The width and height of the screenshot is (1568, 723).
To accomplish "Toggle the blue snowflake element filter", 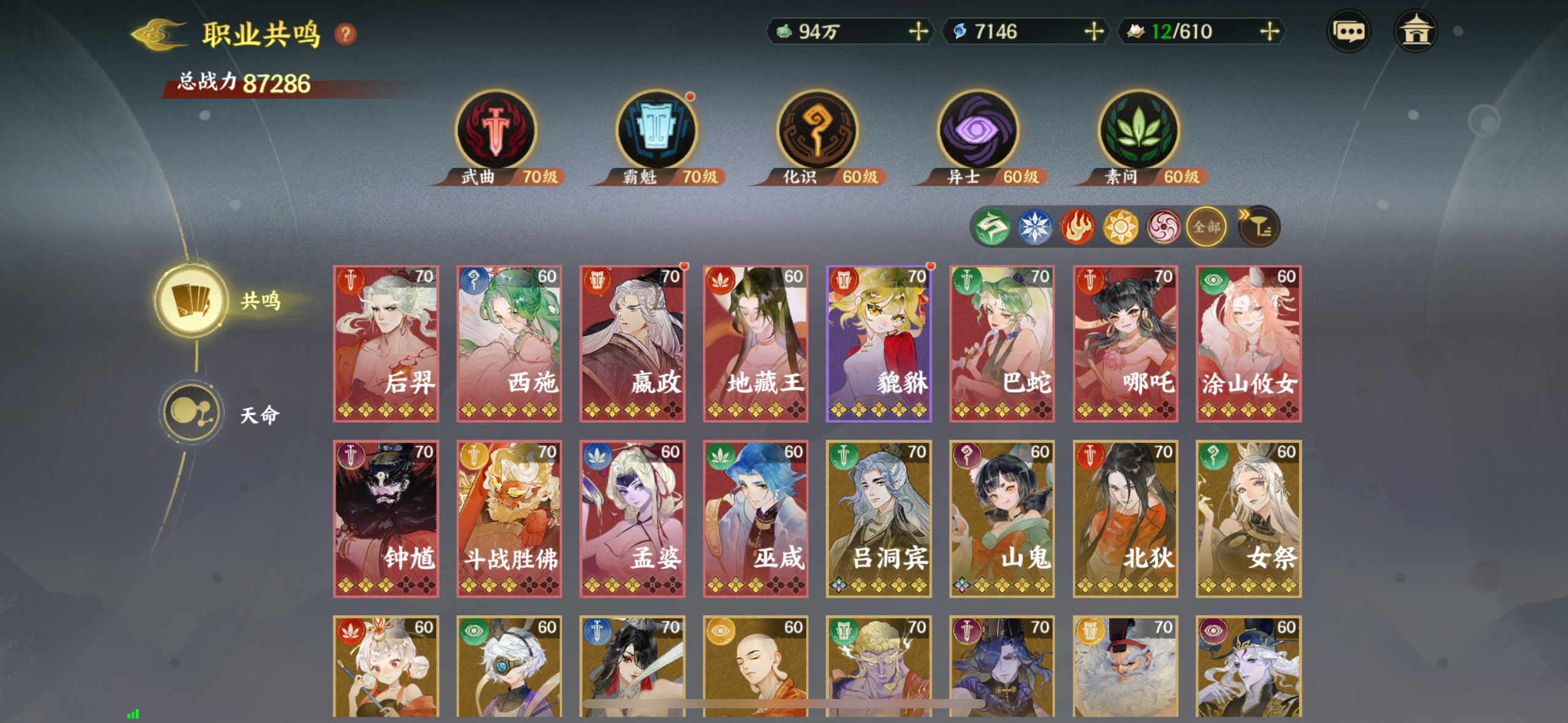I will coord(1035,227).
